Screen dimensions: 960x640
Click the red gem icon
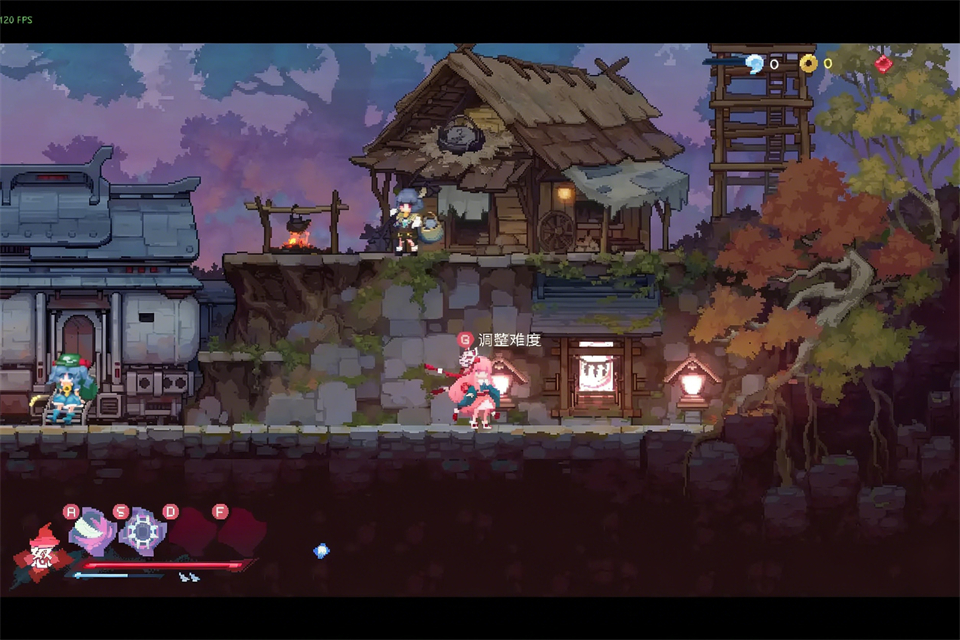click(884, 64)
